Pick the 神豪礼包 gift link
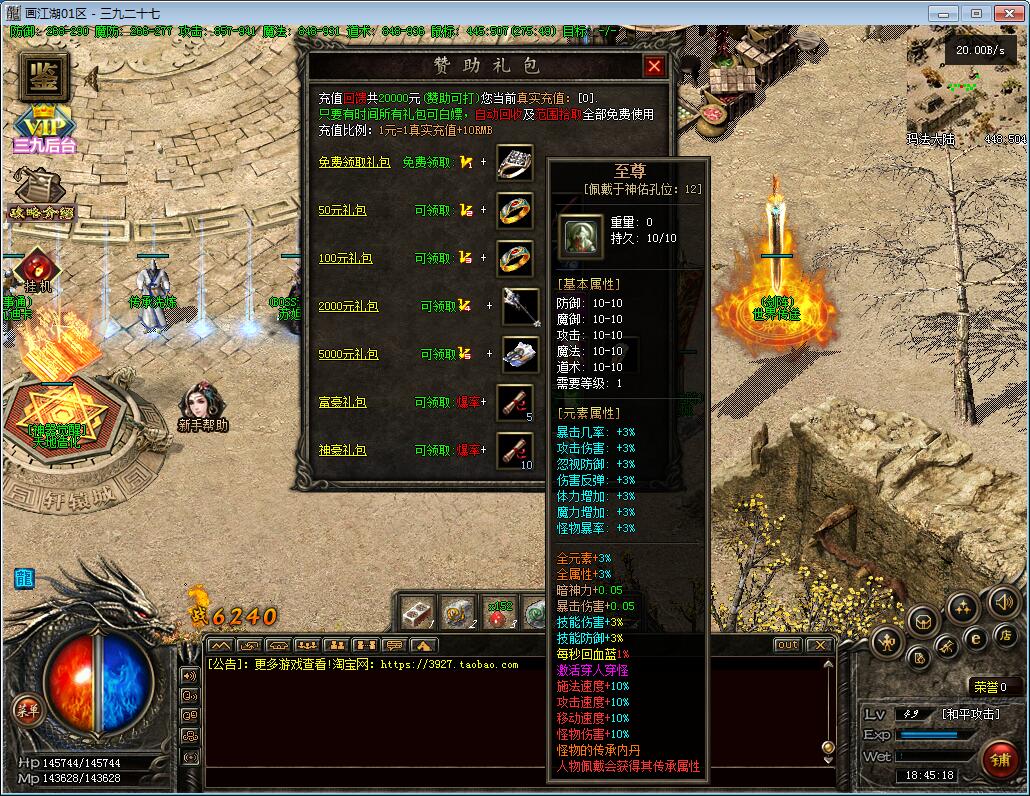The height and width of the screenshot is (796, 1030). tap(342, 450)
